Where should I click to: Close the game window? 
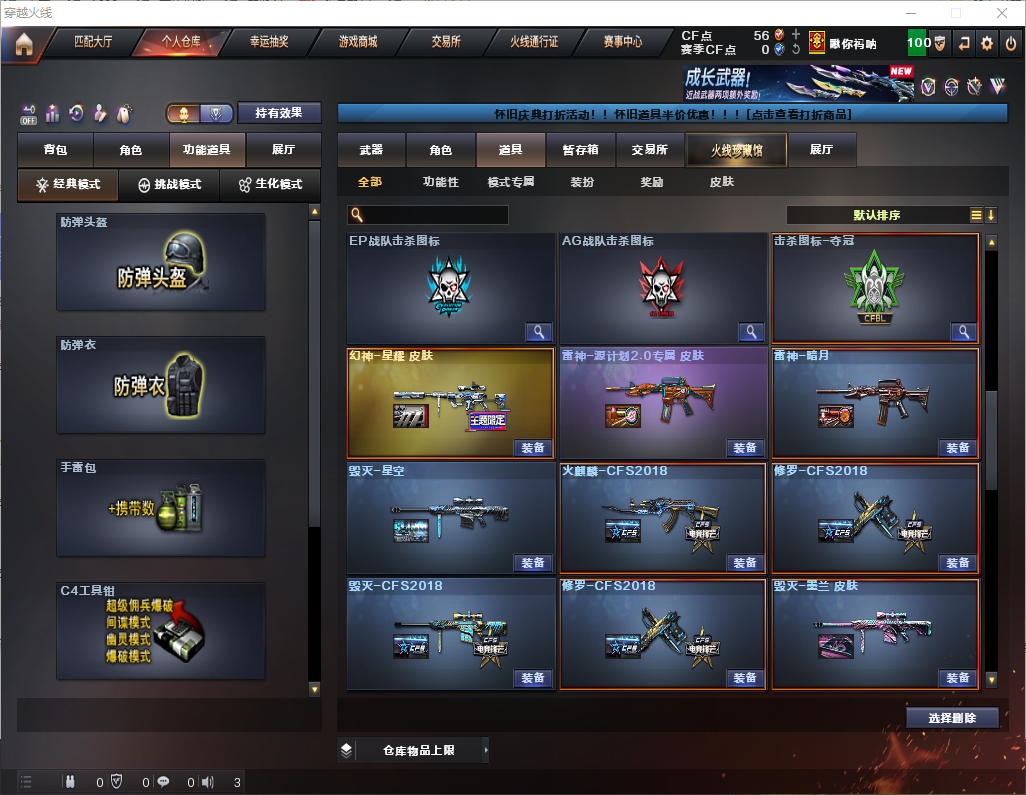coord(1002,13)
